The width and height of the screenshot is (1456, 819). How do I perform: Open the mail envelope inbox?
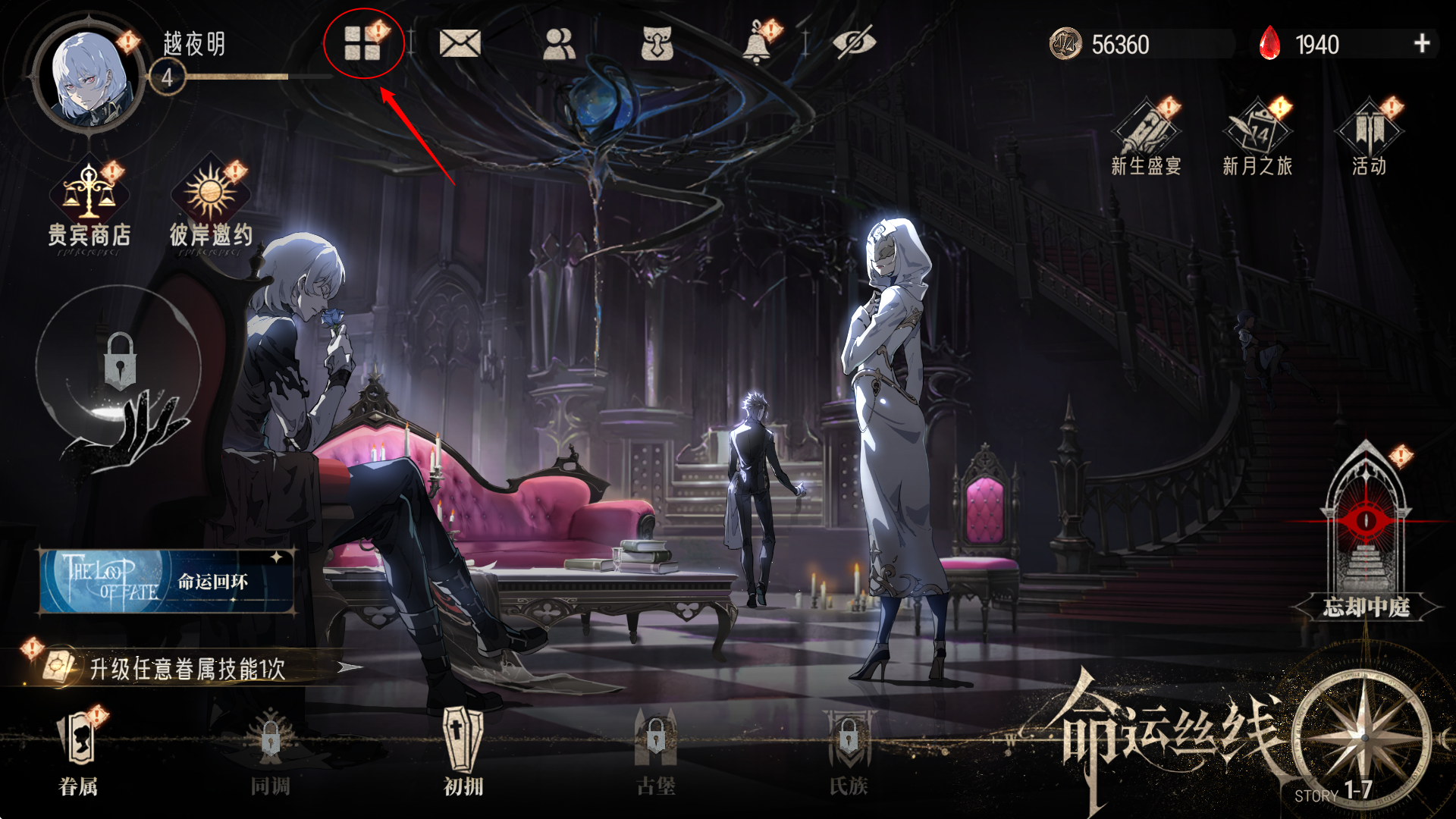460,43
